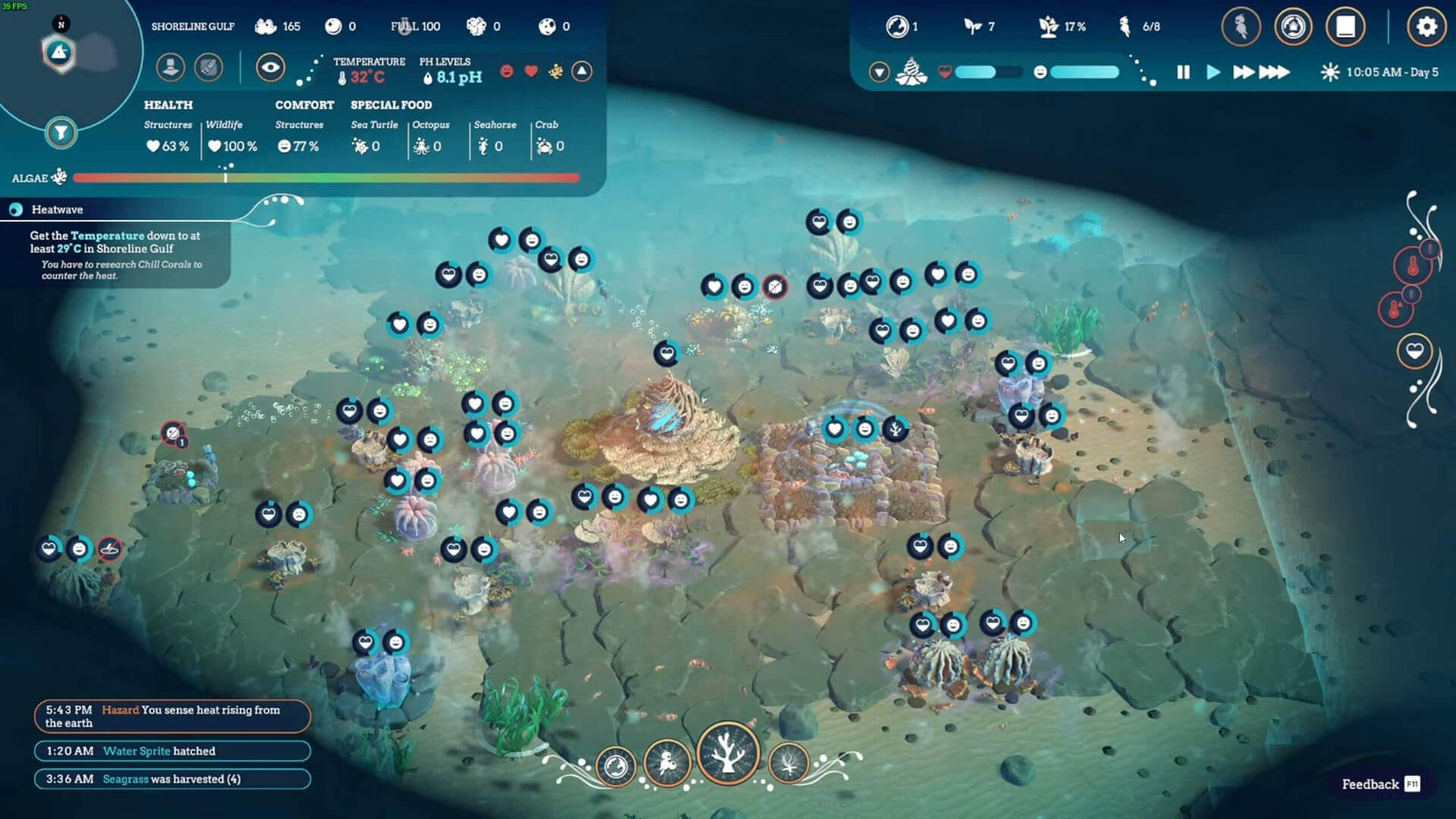Open the Feedback button
The height and width of the screenshot is (819, 1456).
(x=1380, y=784)
